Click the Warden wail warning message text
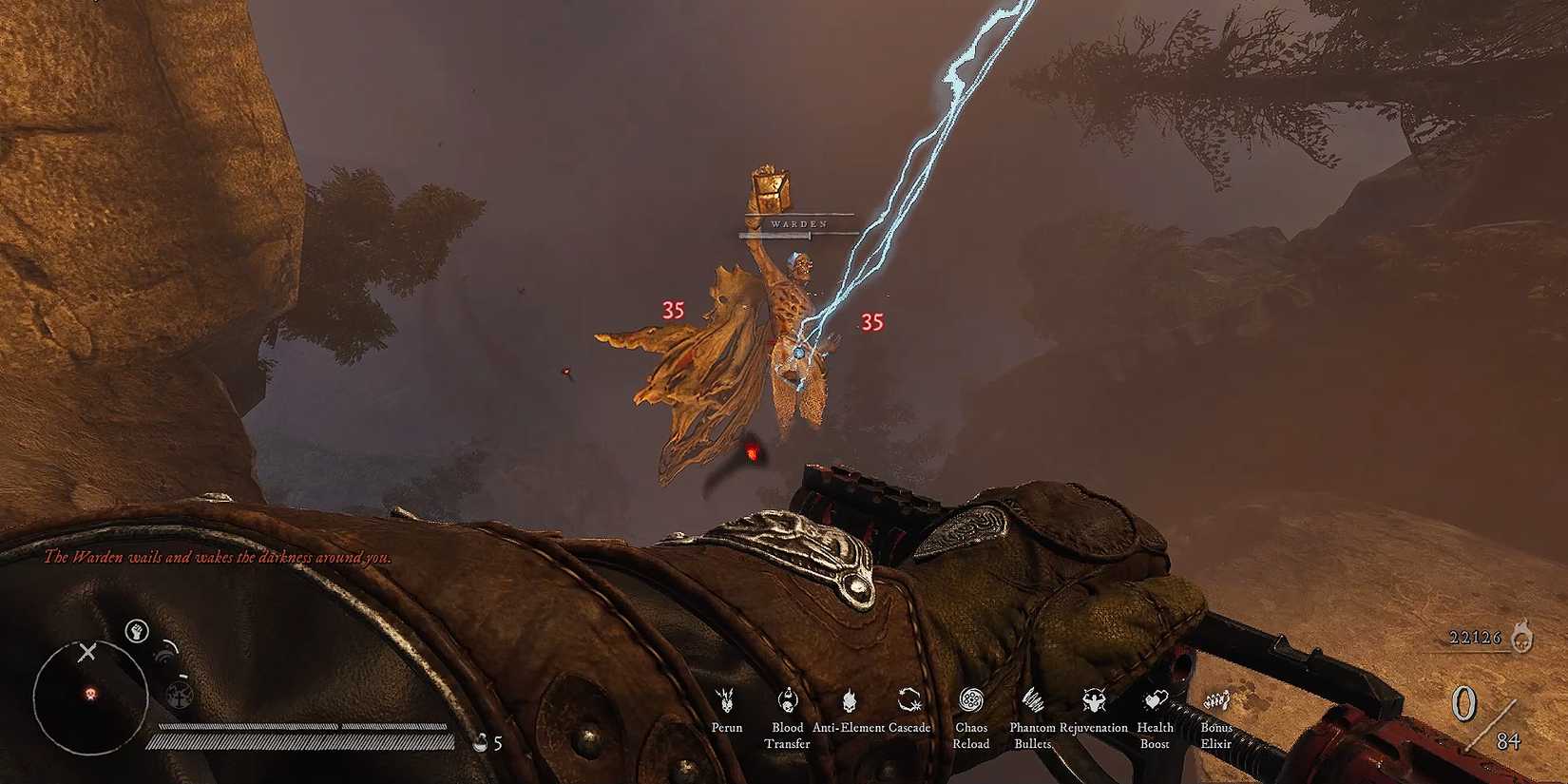Image resolution: width=1568 pixels, height=784 pixels. coord(219,561)
